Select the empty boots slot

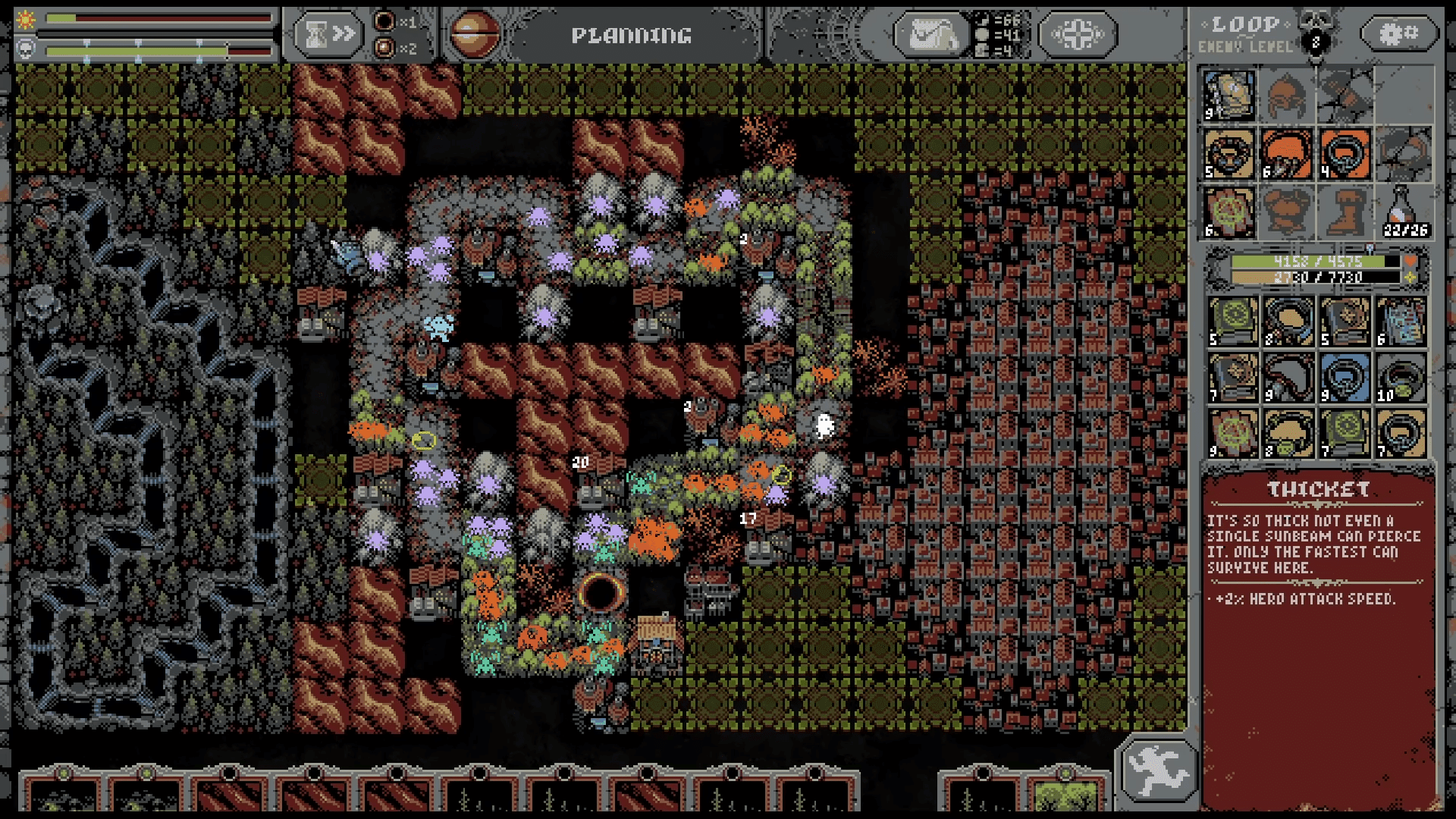coord(1345,210)
